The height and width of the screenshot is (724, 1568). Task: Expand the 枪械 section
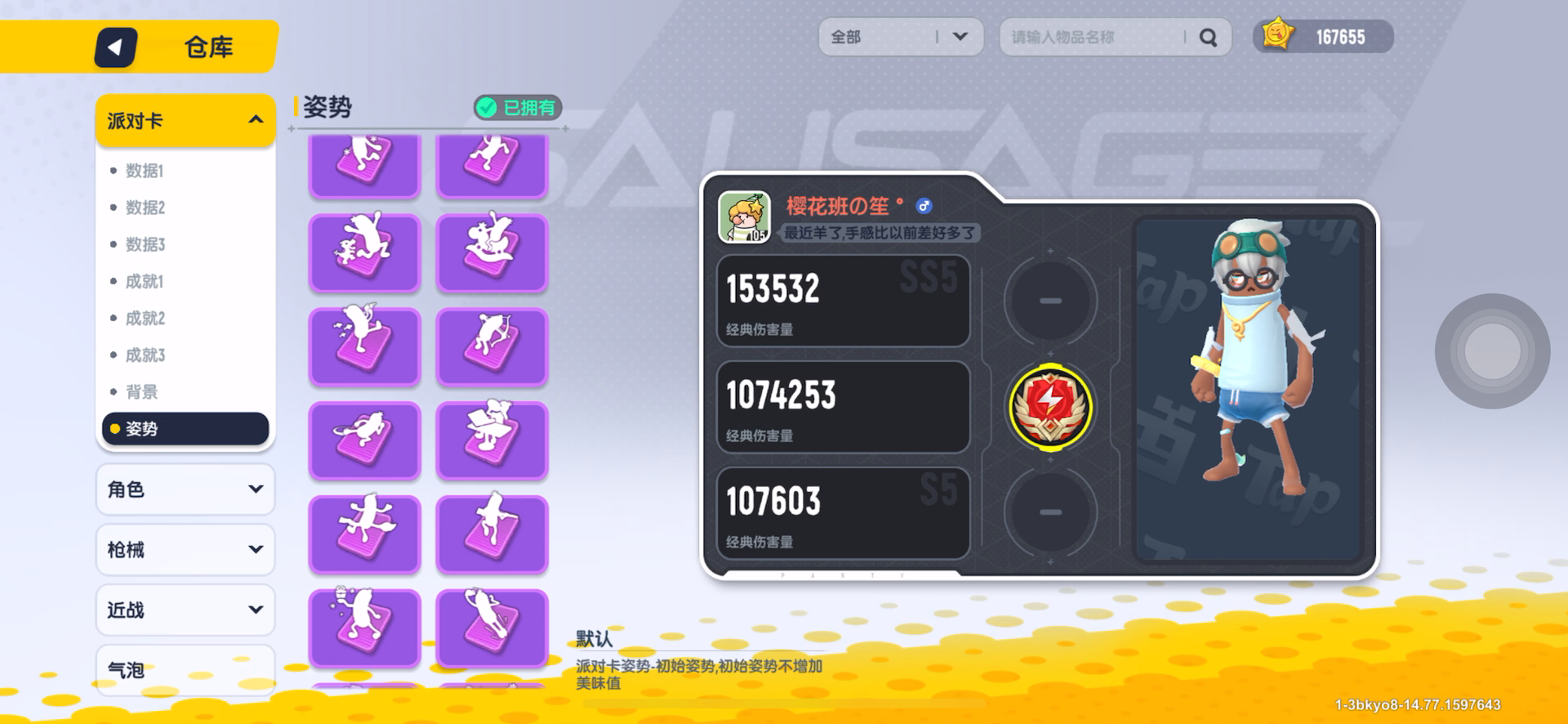point(185,549)
